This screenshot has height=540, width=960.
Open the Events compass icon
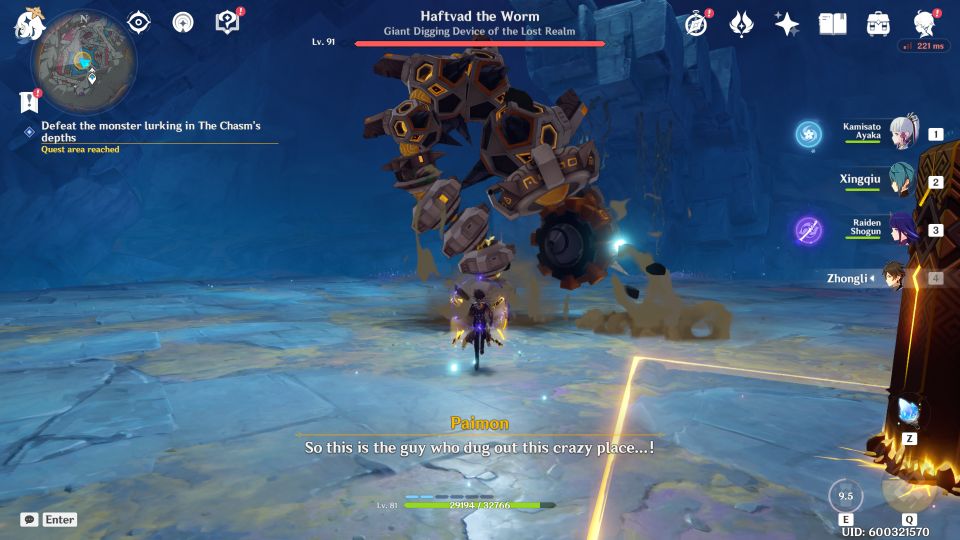point(697,24)
